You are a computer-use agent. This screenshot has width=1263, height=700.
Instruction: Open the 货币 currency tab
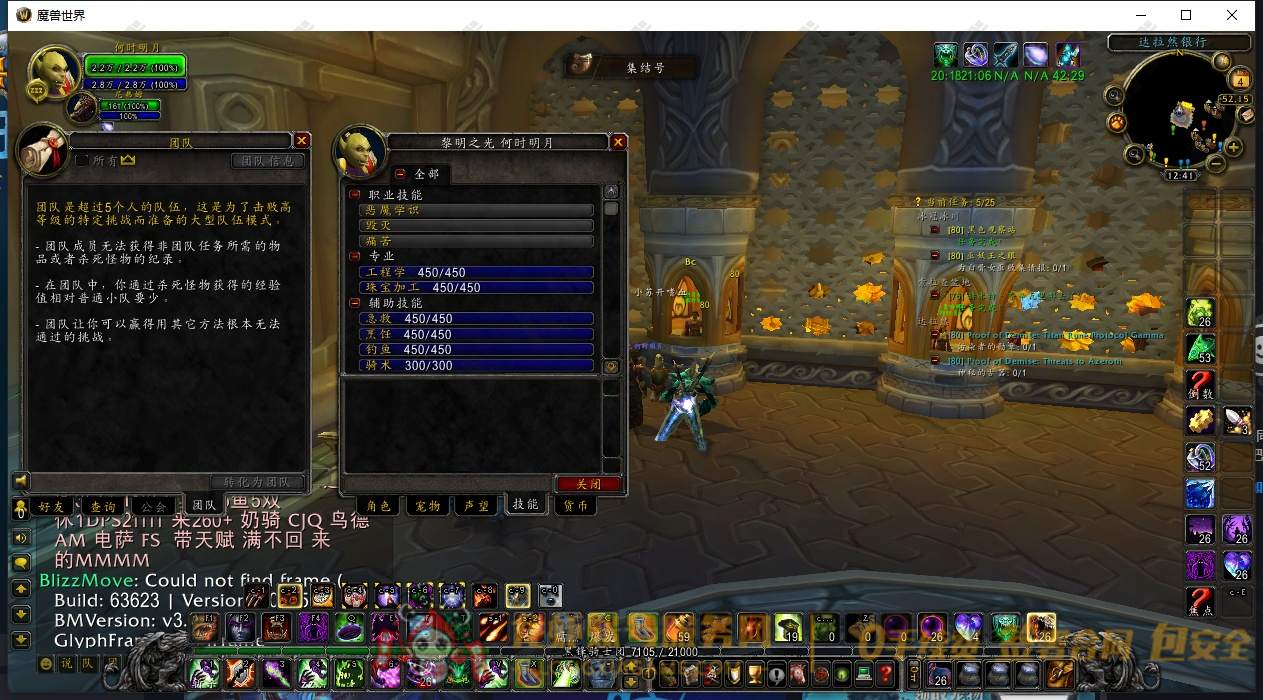click(575, 506)
